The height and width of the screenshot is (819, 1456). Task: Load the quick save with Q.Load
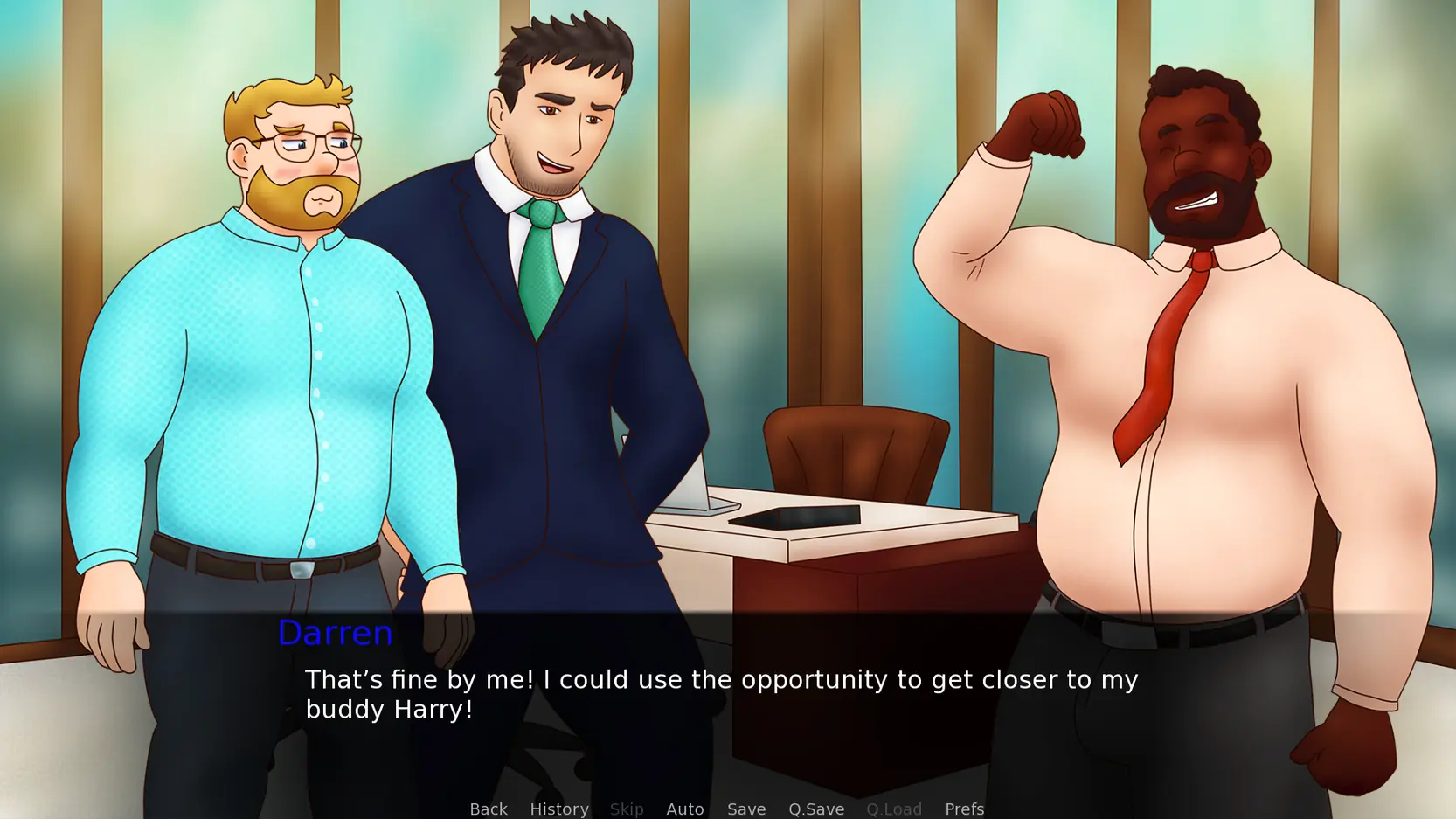click(x=893, y=809)
